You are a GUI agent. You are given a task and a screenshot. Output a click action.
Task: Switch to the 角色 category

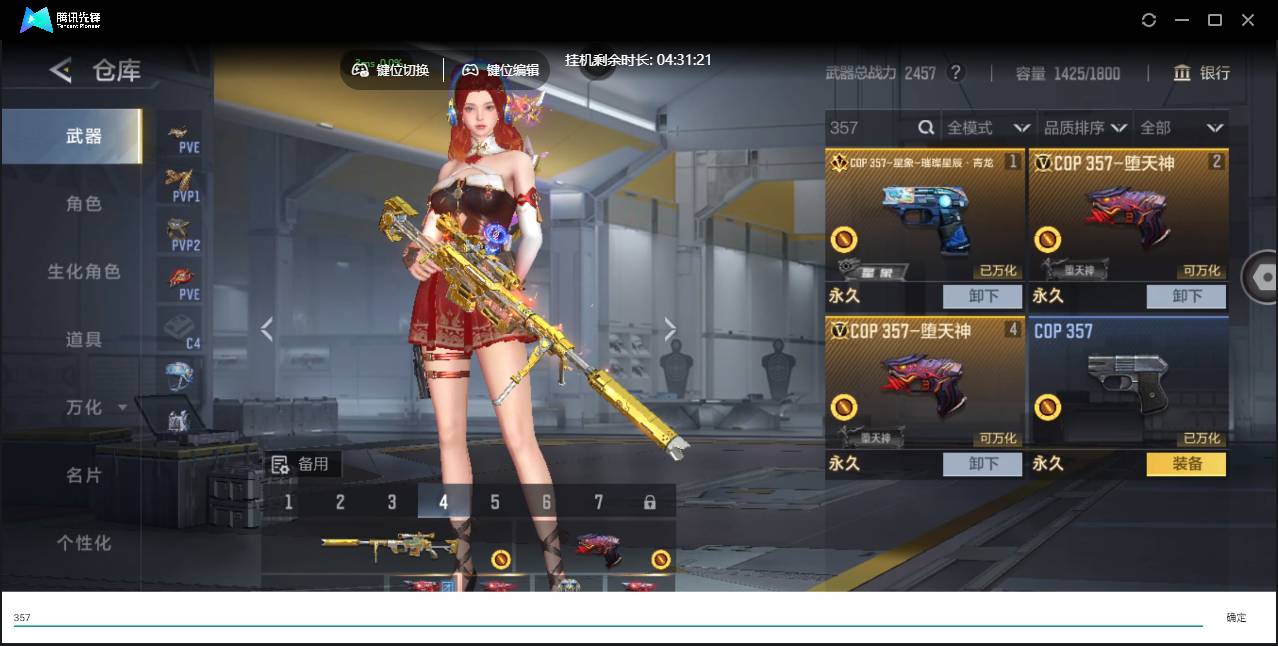coord(84,204)
